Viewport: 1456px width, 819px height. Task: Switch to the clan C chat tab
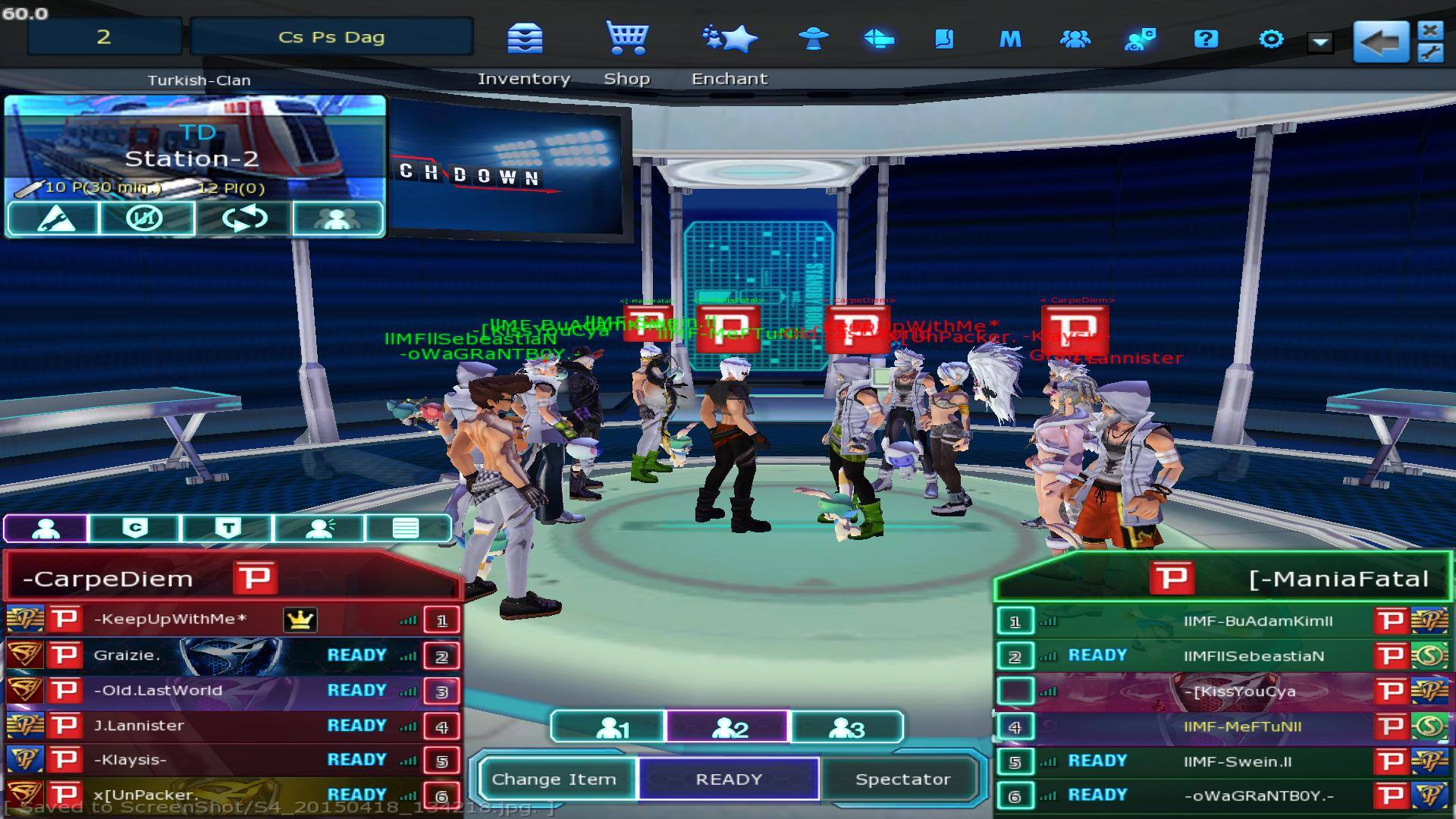click(x=135, y=528)
